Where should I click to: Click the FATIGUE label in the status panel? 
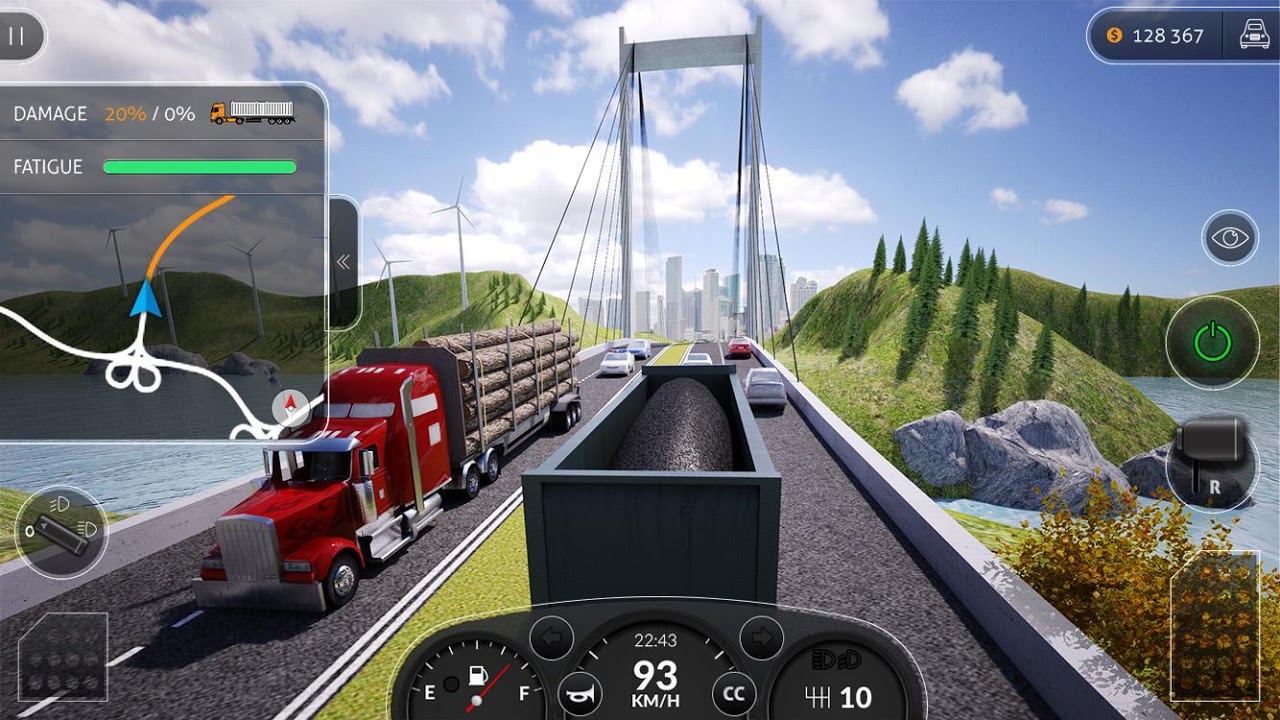pos(46,166)
